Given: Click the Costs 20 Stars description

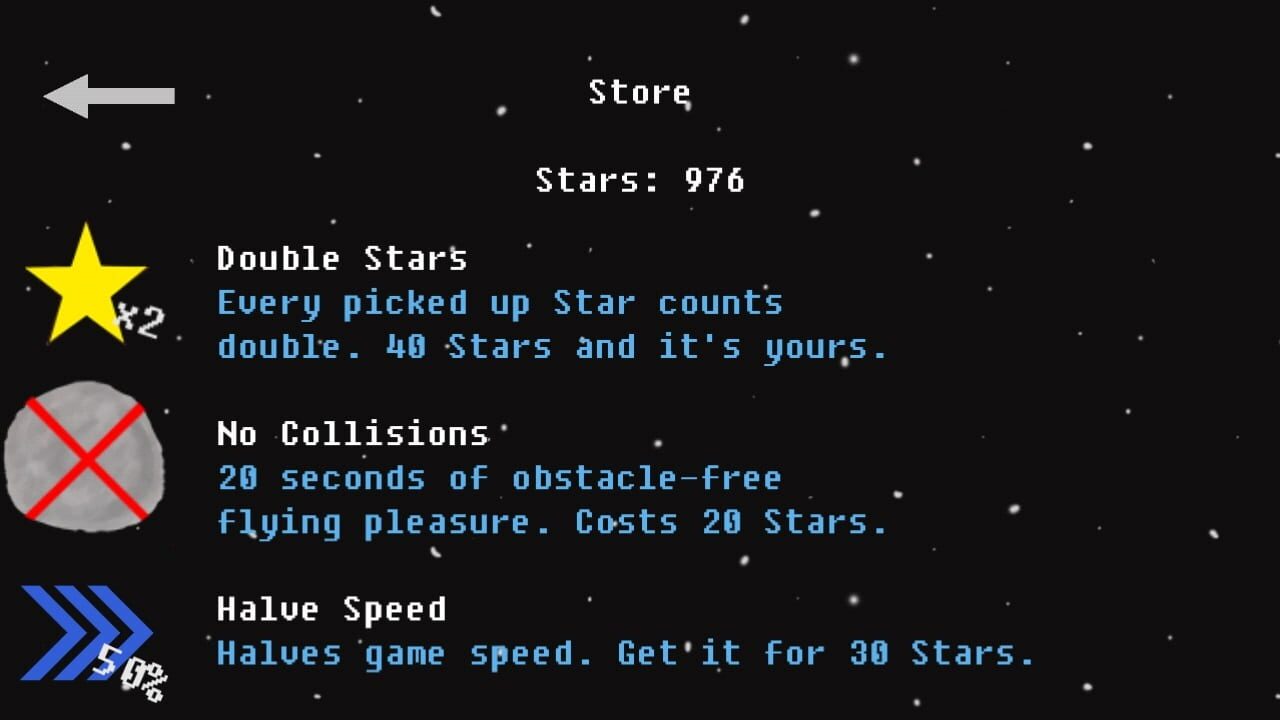Looking at the screenshot, I should point(727,521).
